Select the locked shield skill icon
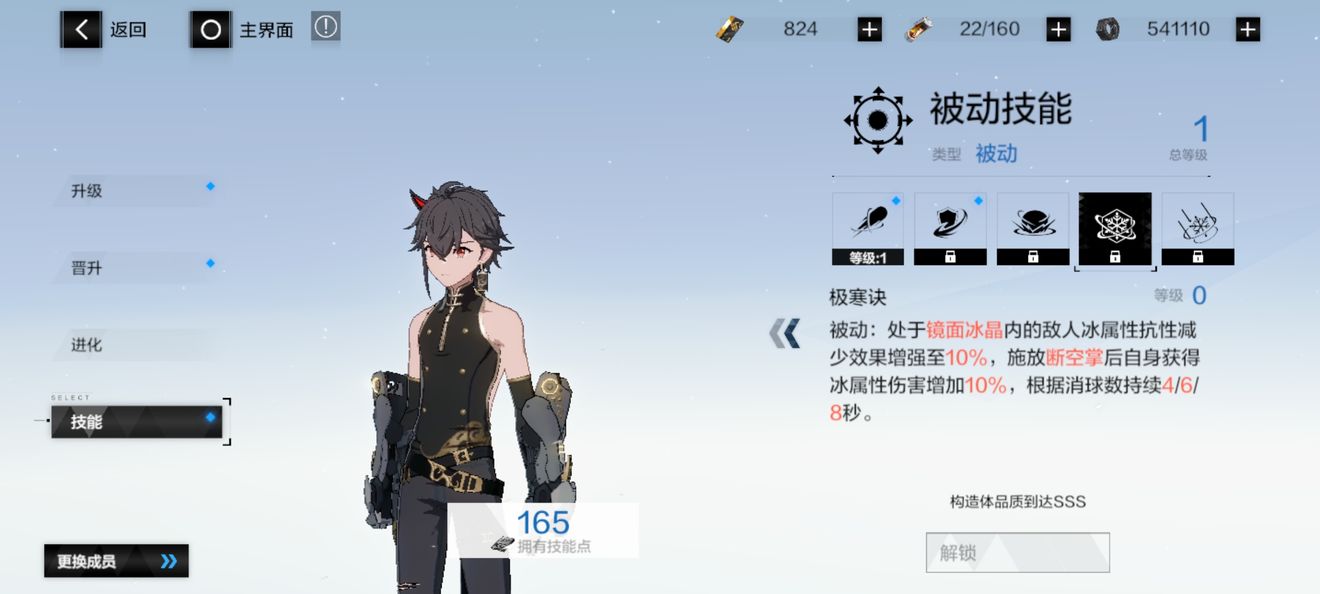Viewport: 1320px width, 594px height. 950,229
